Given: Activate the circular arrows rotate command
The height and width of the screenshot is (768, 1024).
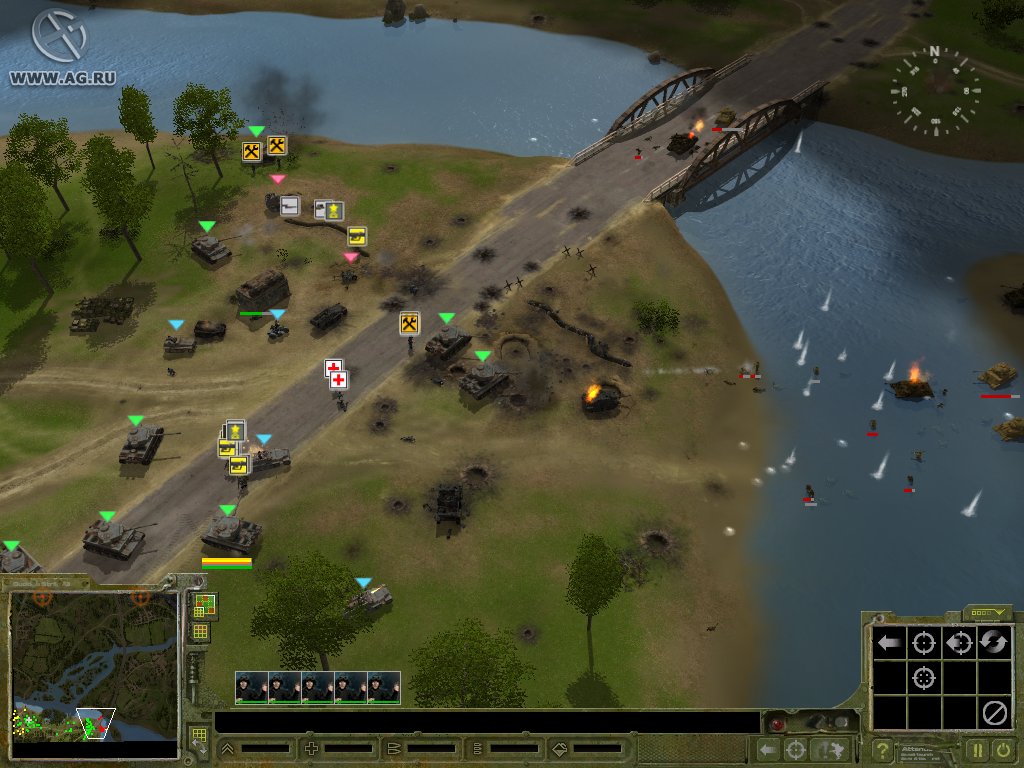Looking at the screenshot, I should tap(994, 643).
